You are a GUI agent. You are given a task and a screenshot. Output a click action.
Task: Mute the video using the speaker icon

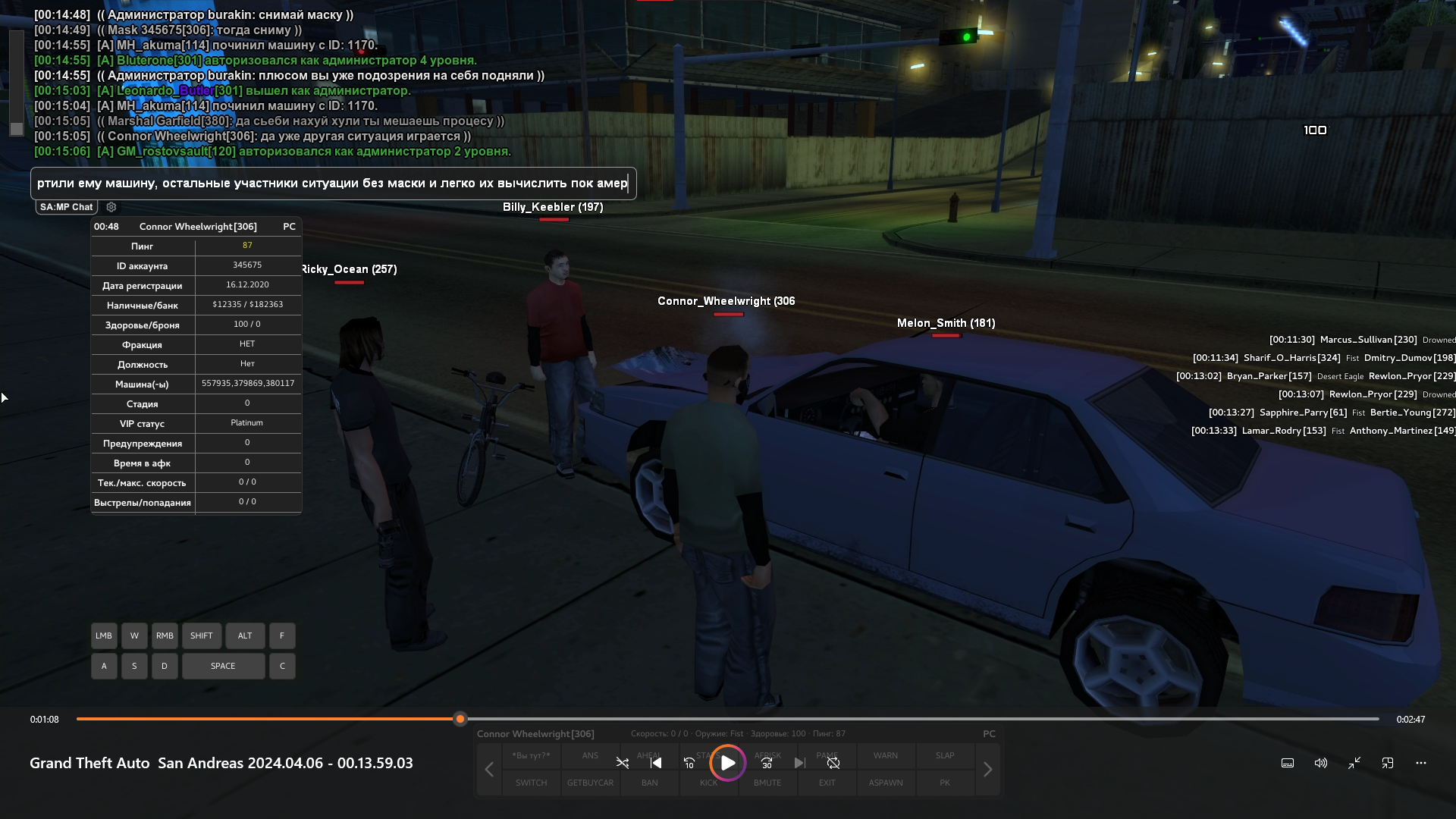click(1320, 763)
